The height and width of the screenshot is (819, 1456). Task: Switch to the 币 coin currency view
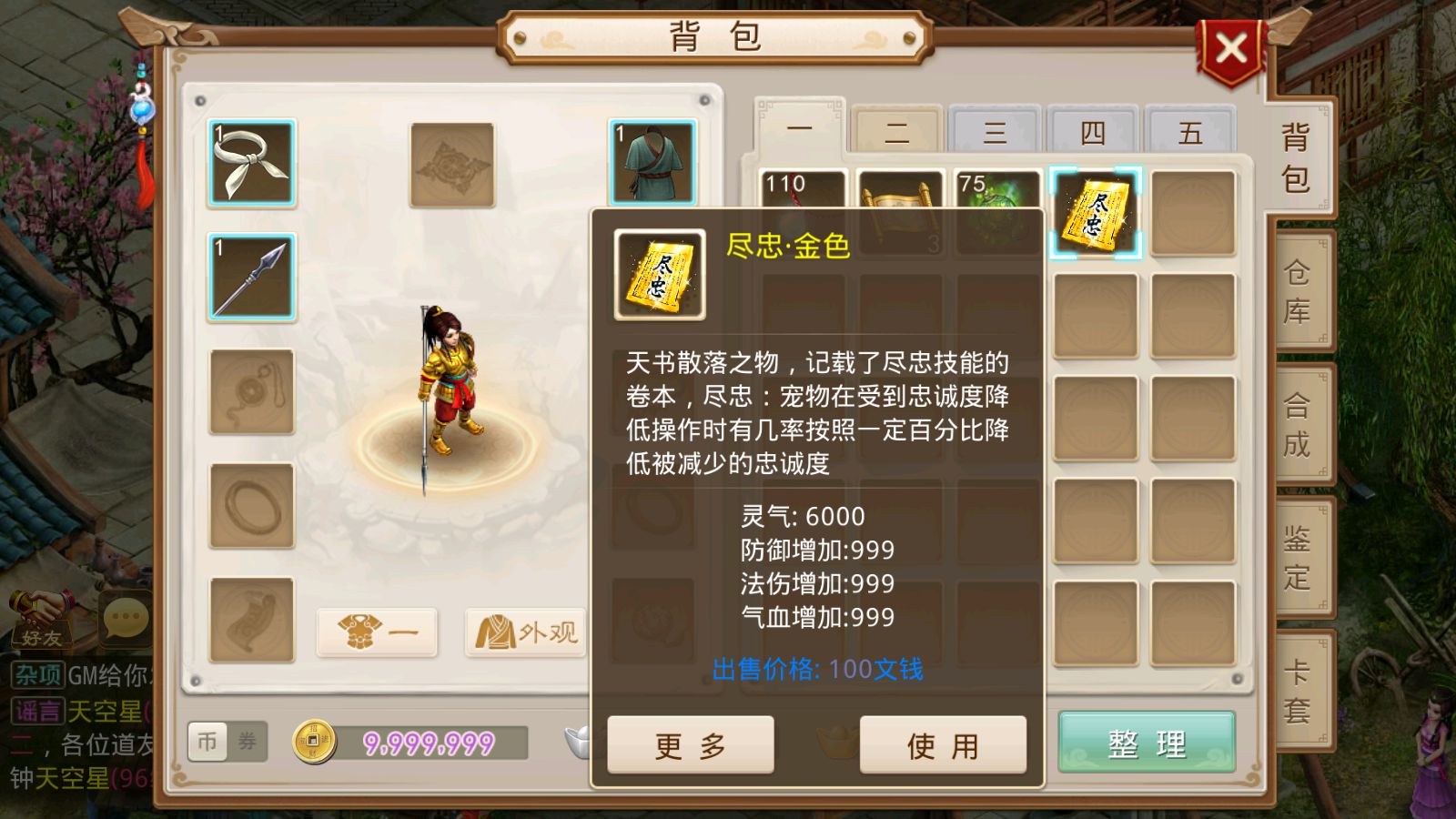207,743
